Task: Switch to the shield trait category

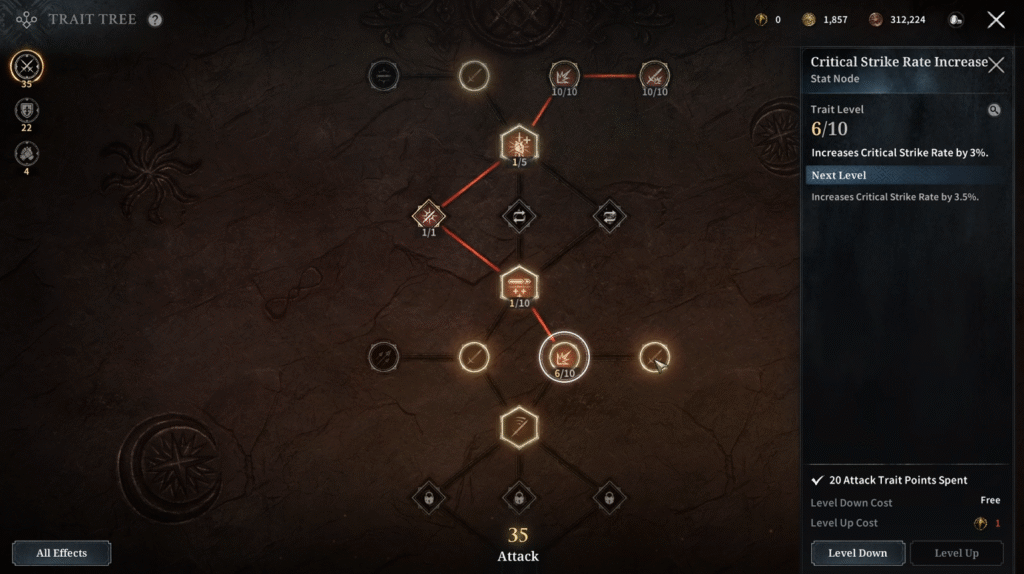Action: 27,111
